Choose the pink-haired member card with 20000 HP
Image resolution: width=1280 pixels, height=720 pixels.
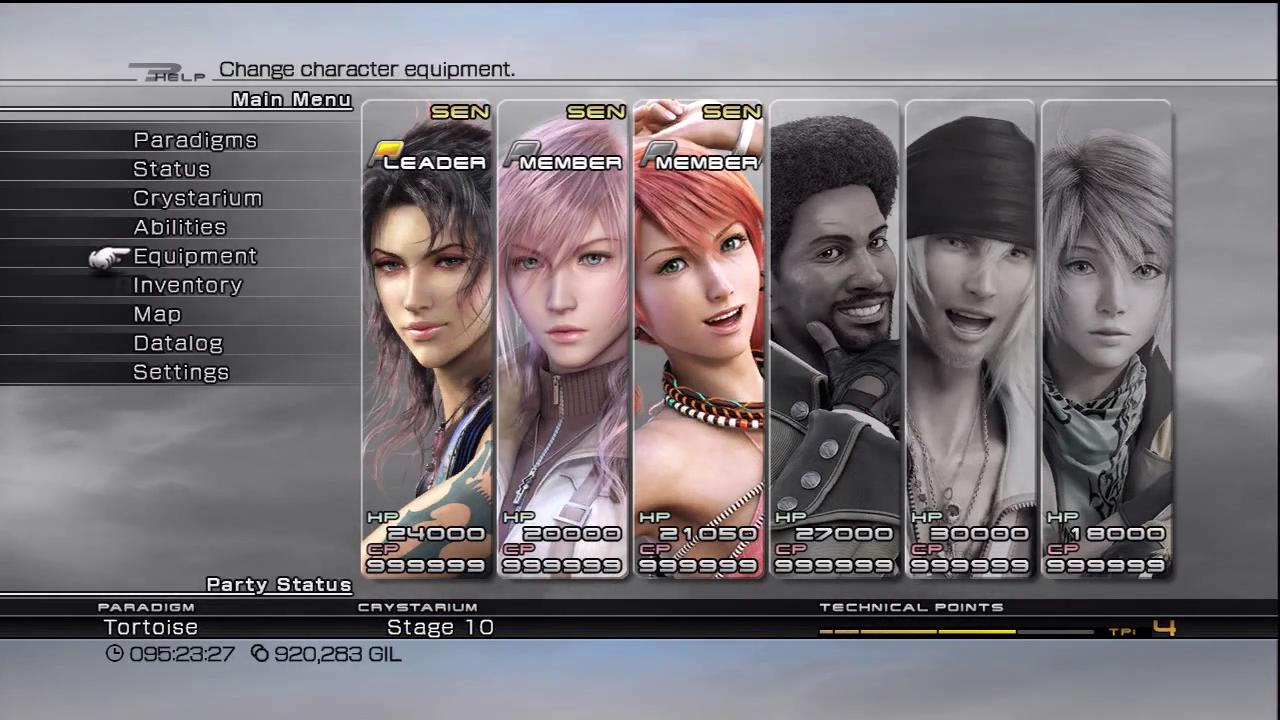[563, 340]
